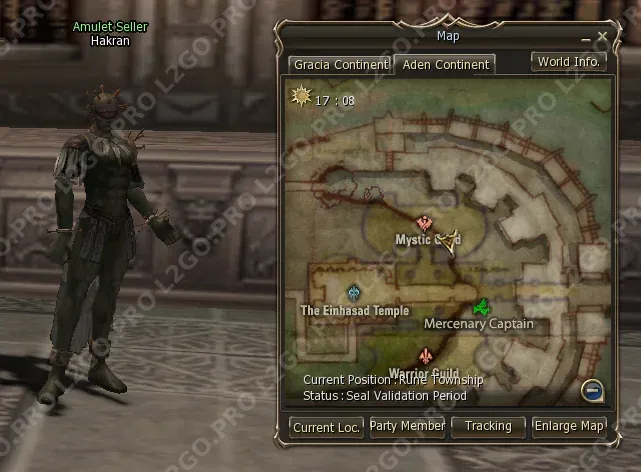
Task: Click the Current Loc. button
Action: point(327,427)
